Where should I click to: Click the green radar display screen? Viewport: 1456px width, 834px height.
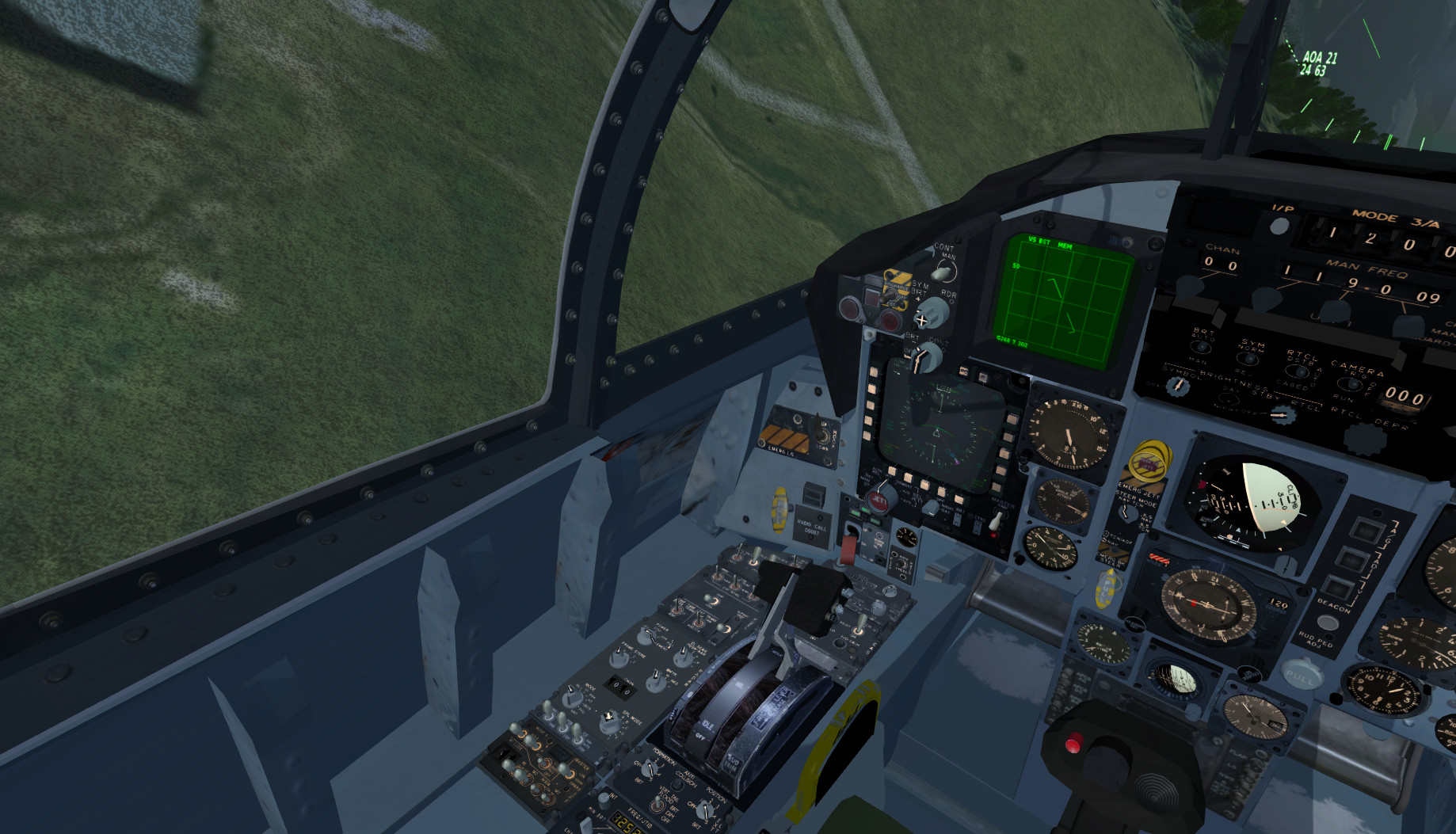1062,299
